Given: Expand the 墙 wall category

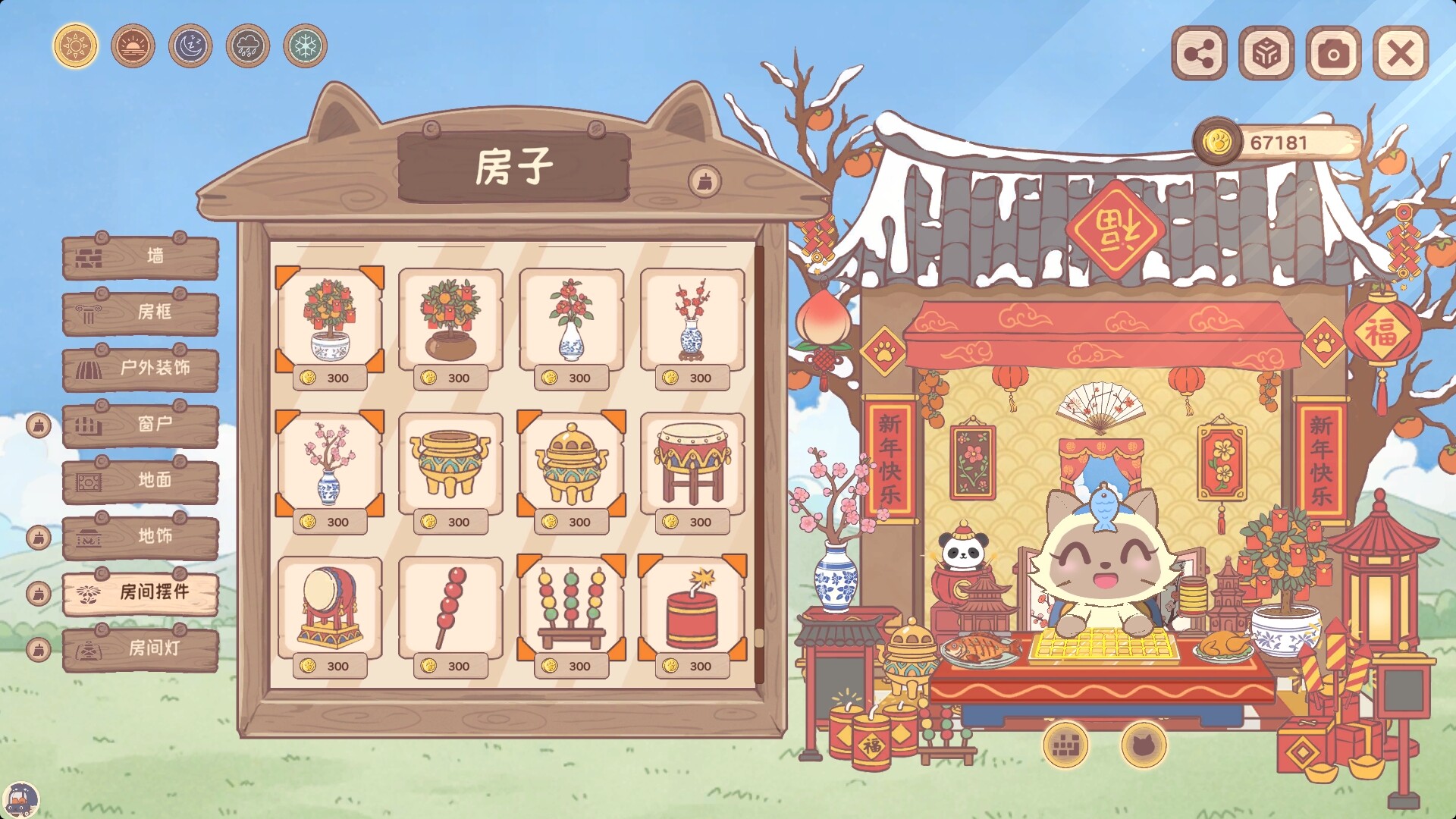Looking at the screenshot, I should tap(140, 258).
